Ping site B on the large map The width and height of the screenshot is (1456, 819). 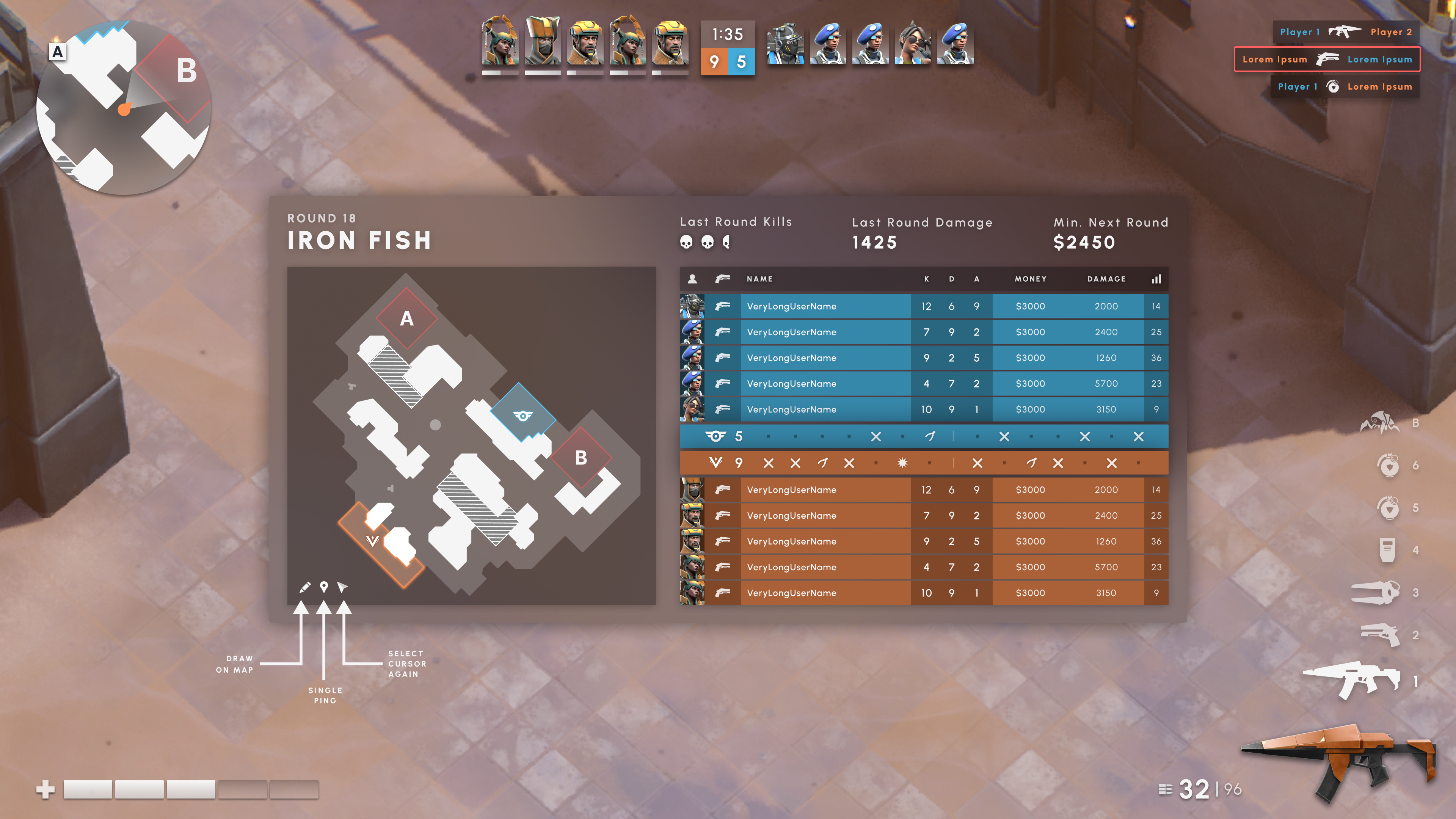point(581,458)
